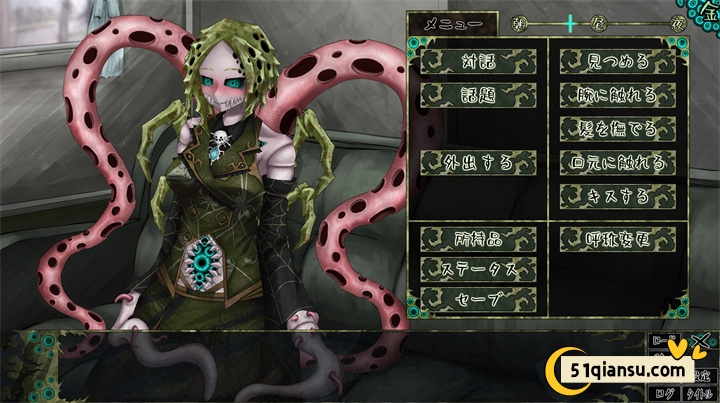720x403 pixels.
Task: Show the ステータス status screen
Action: pos(478,269)
